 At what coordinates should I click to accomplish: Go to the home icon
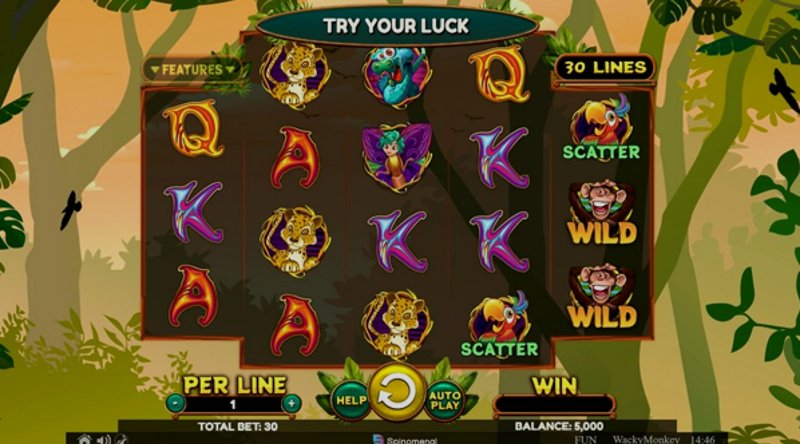[85, 439]
